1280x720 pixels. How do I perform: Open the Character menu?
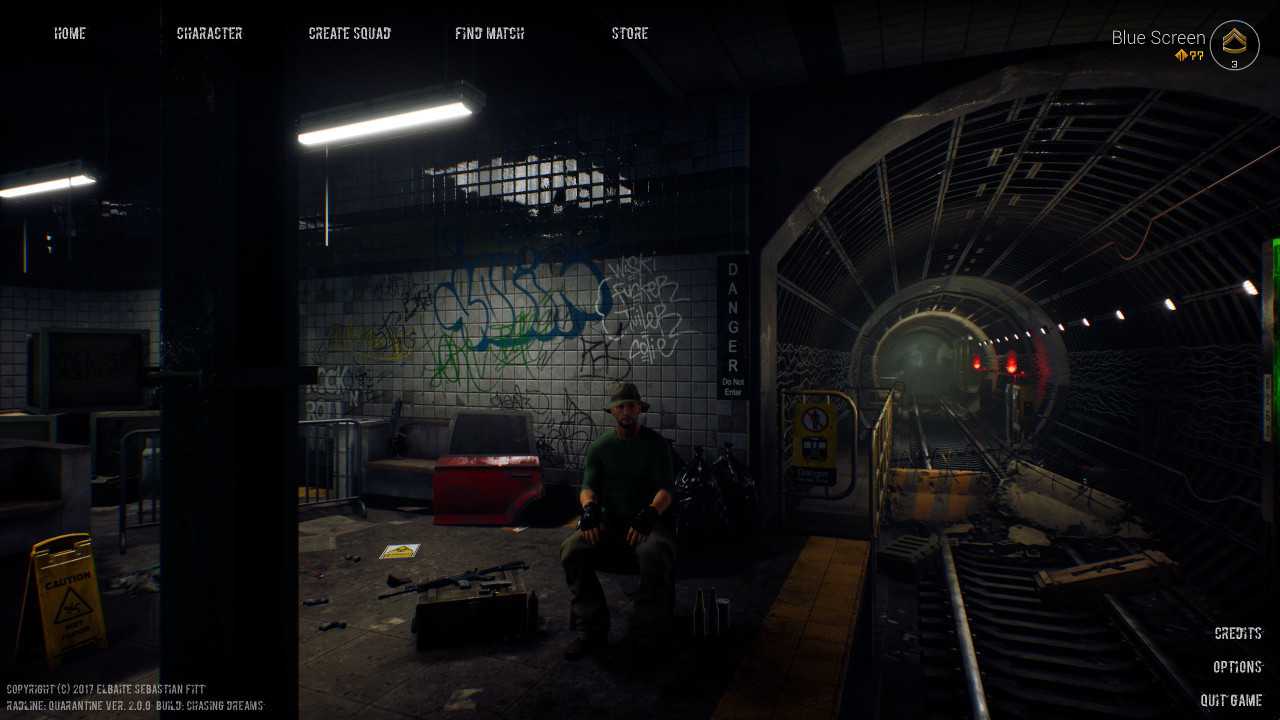pyautogui.click(x=209, y=33)
